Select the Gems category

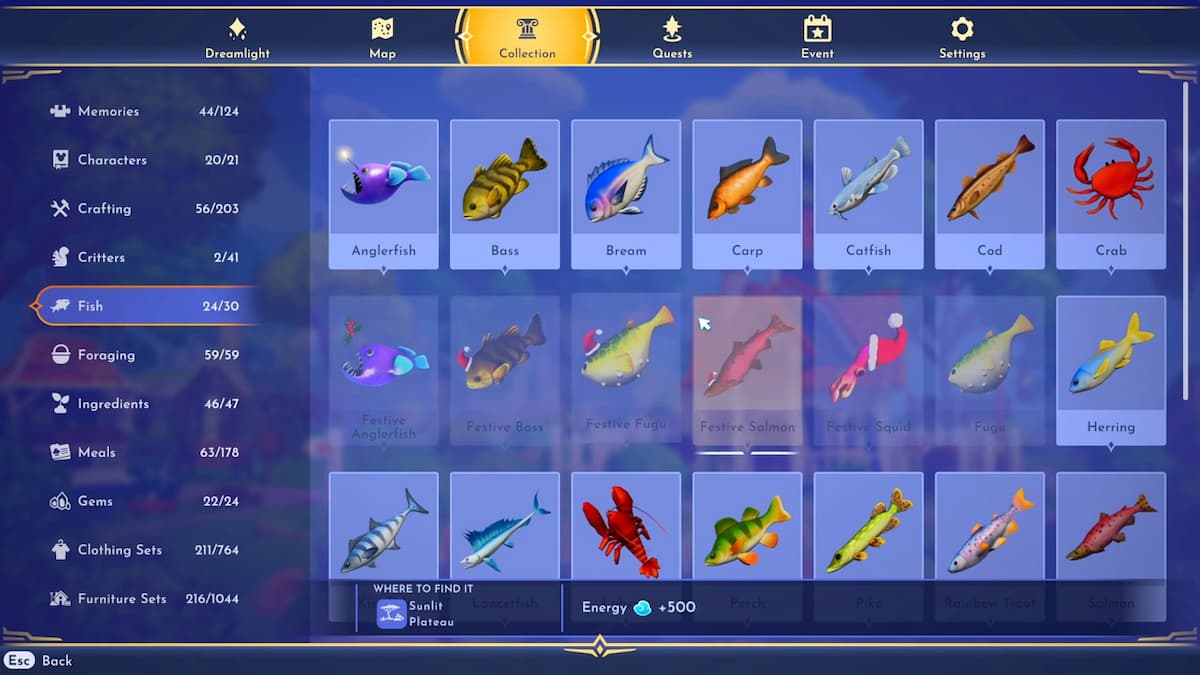145,501
